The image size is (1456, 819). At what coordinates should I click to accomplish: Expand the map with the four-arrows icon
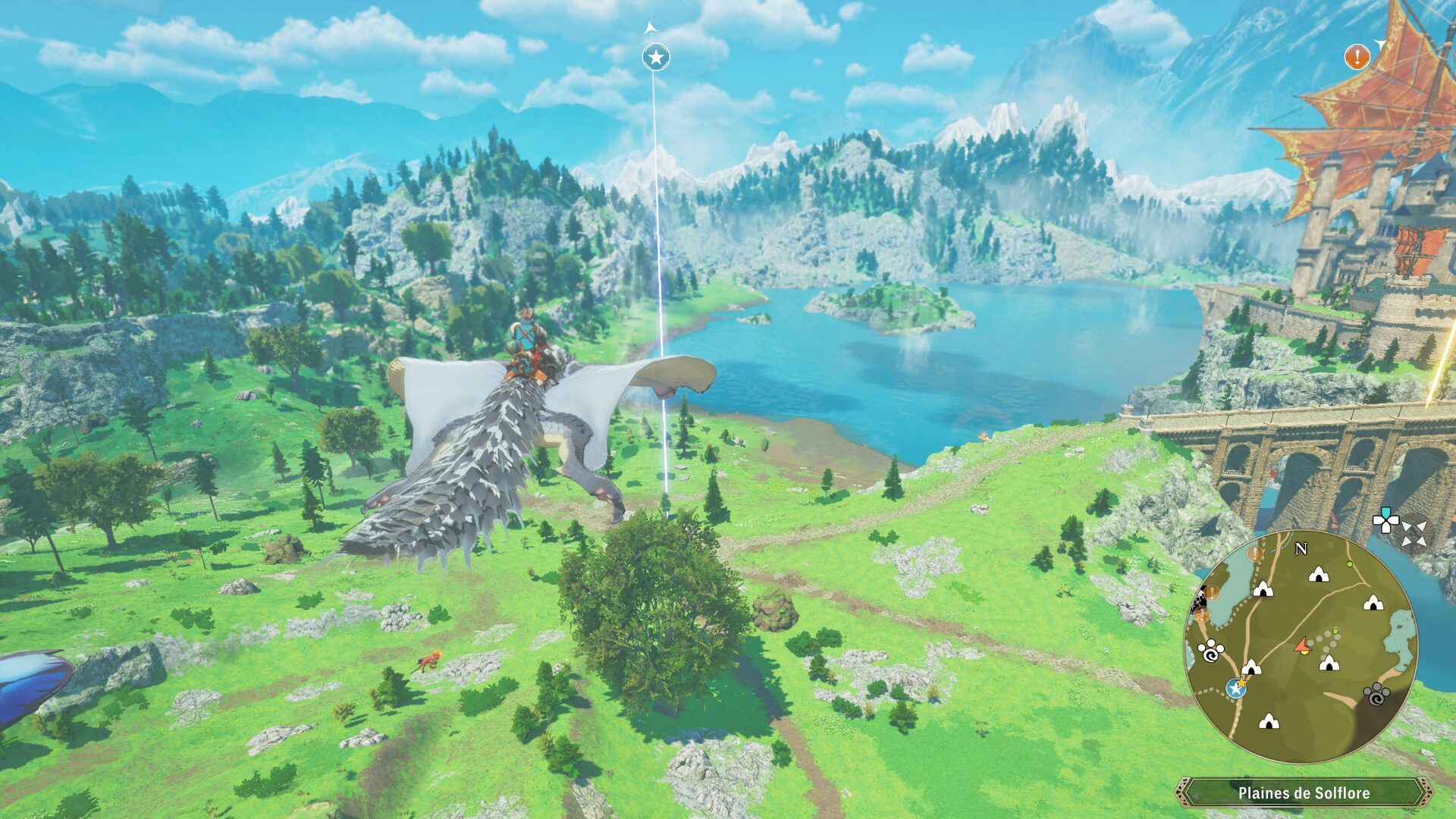[x=1413, y=534]
